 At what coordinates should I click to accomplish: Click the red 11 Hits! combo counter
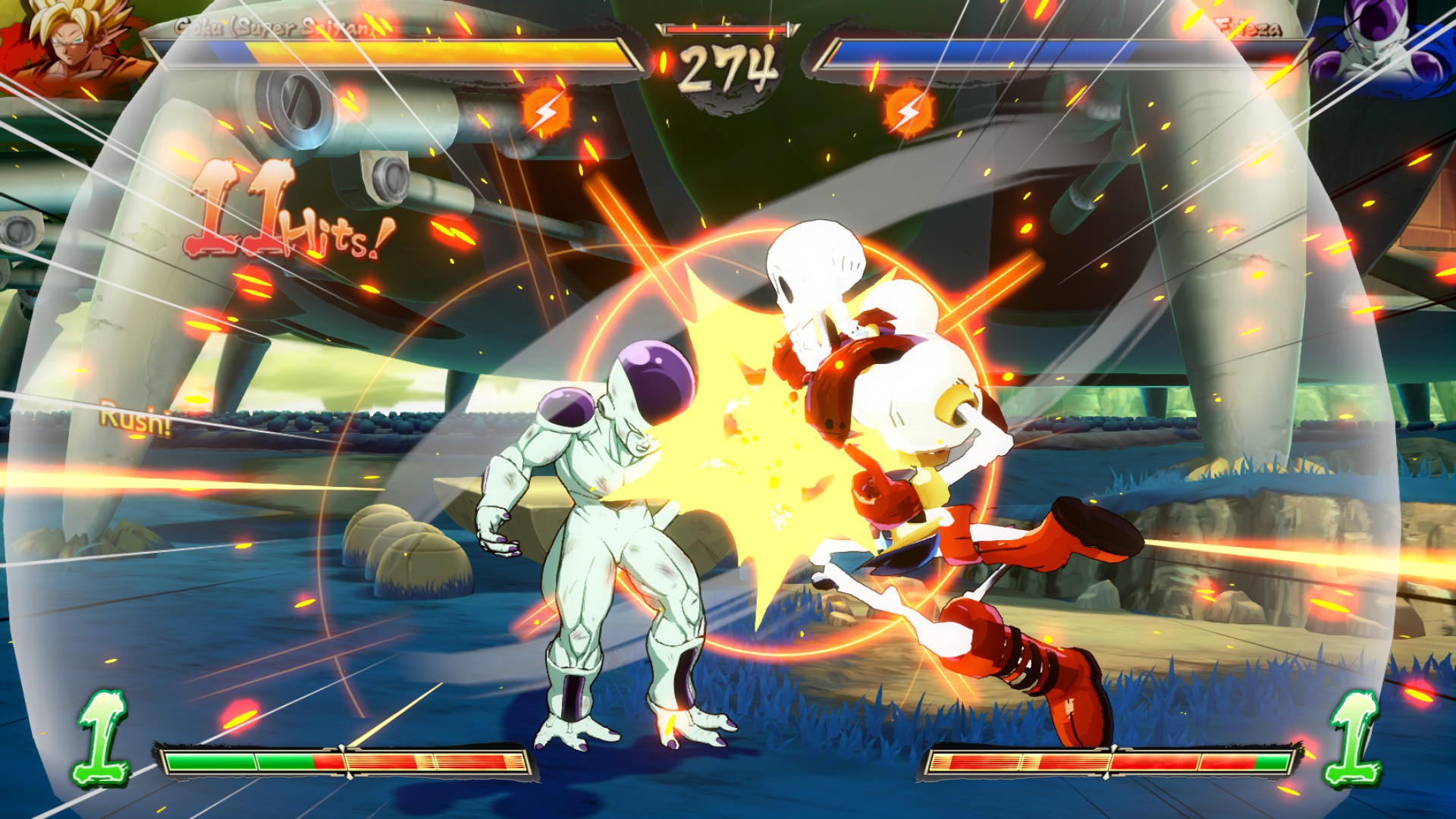(288, 212)
